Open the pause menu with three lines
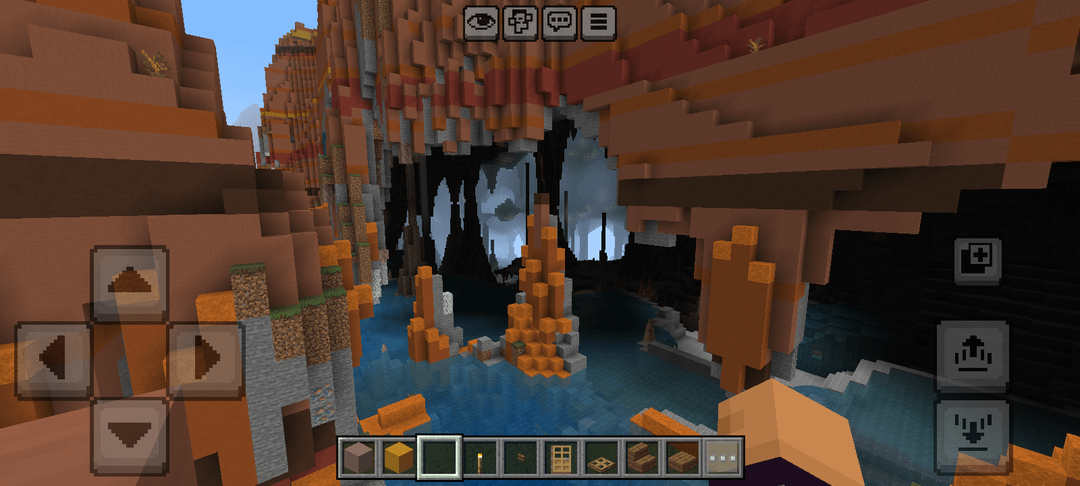This screenshot has width=1080, height=486. [598, 22]
